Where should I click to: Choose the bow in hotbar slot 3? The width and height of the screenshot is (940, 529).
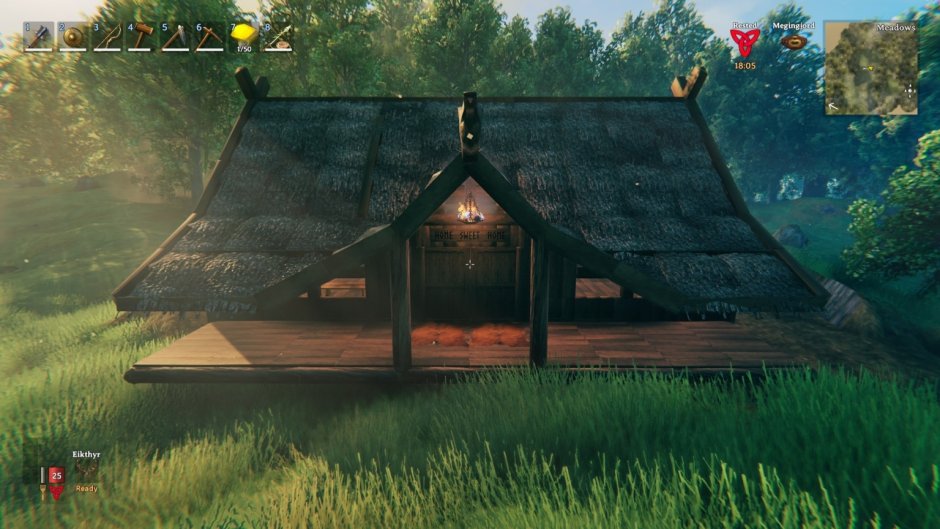107,37
